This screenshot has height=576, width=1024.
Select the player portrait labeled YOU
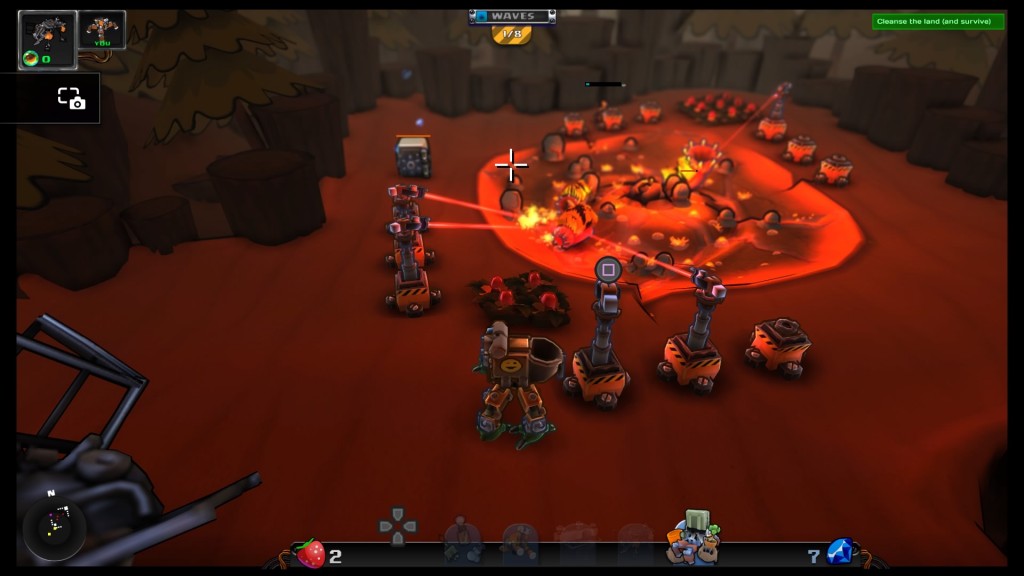point(103,30)
